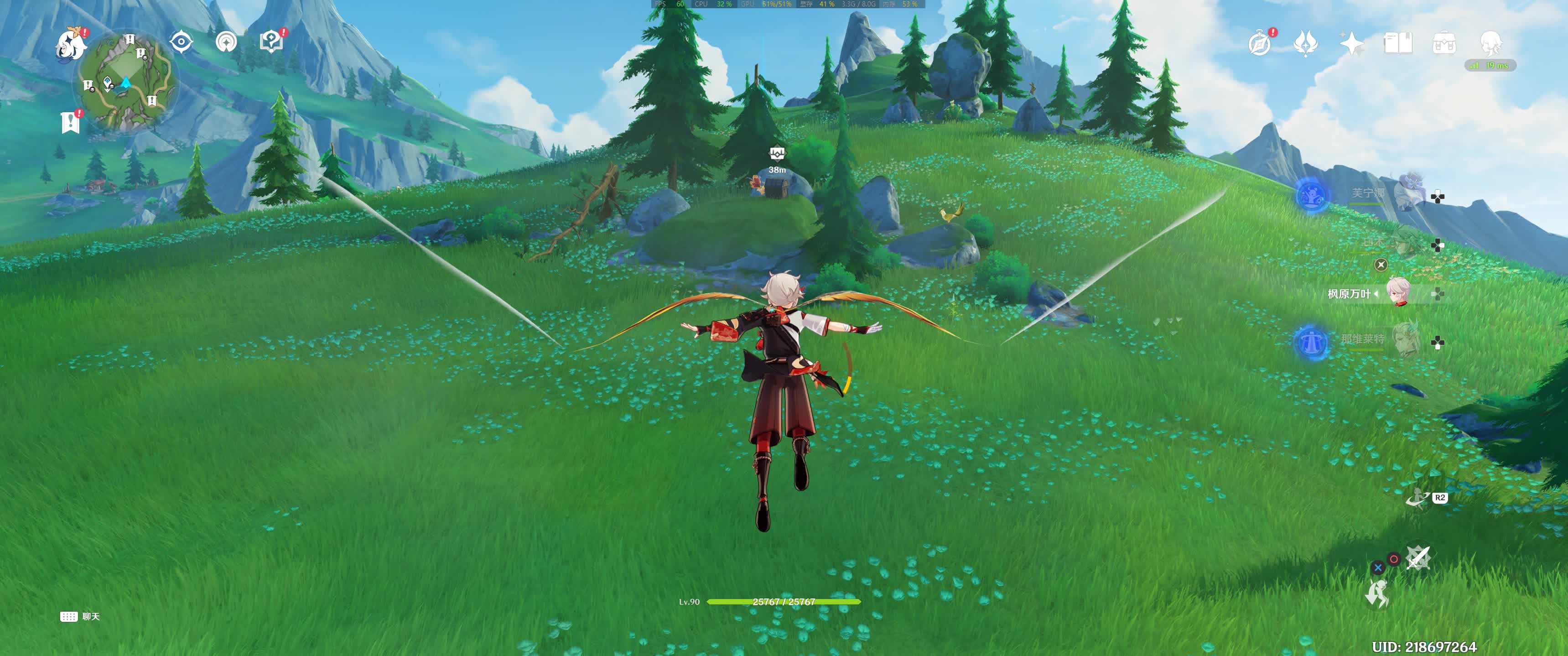Viewport: 1568px width, 656px height.
Task: Toggle the eye-shaped Elemental Sight icon
Action: point(182,42)
